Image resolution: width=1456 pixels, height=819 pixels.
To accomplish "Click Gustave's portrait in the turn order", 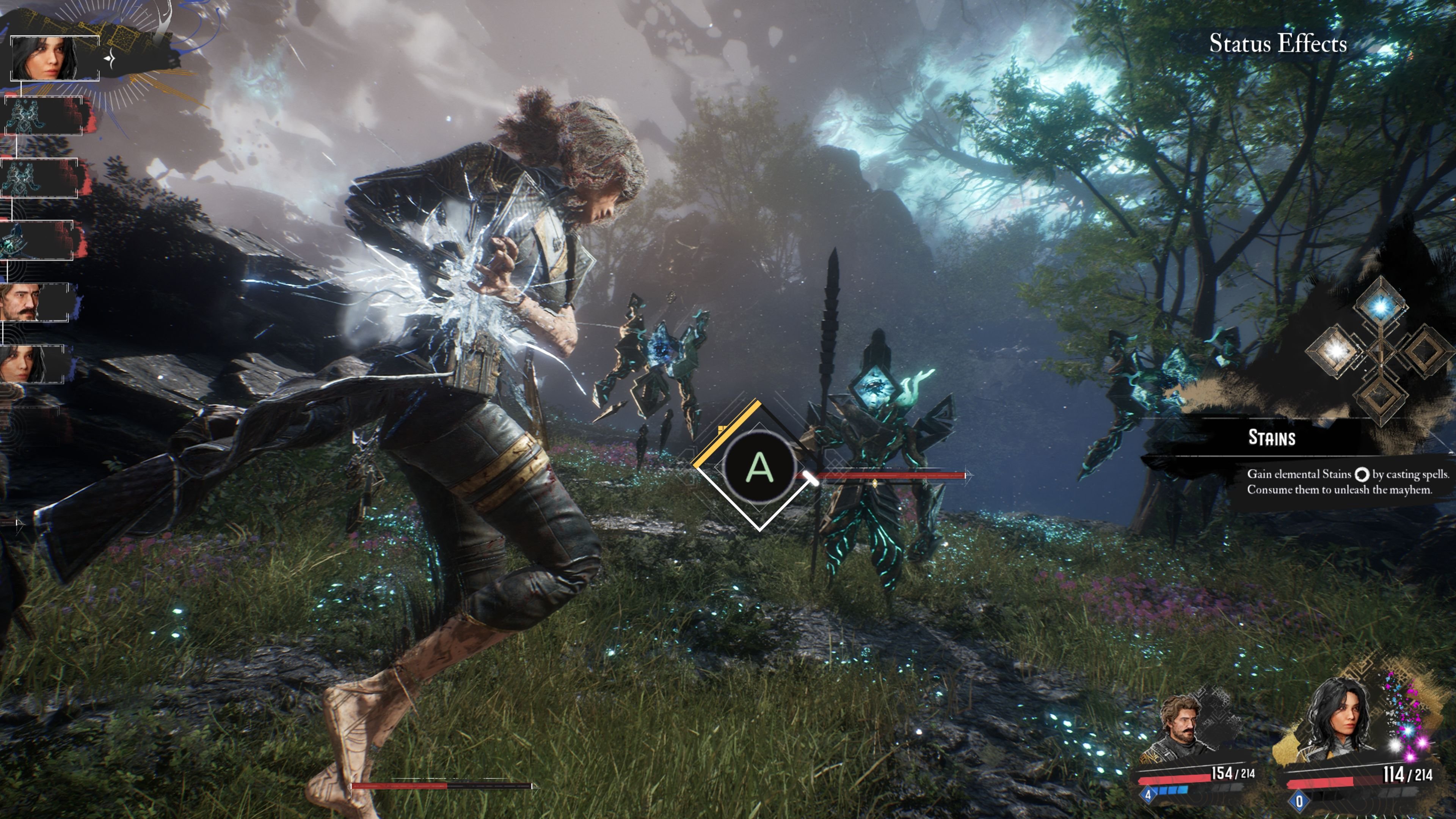I will [x=35, y=303].
